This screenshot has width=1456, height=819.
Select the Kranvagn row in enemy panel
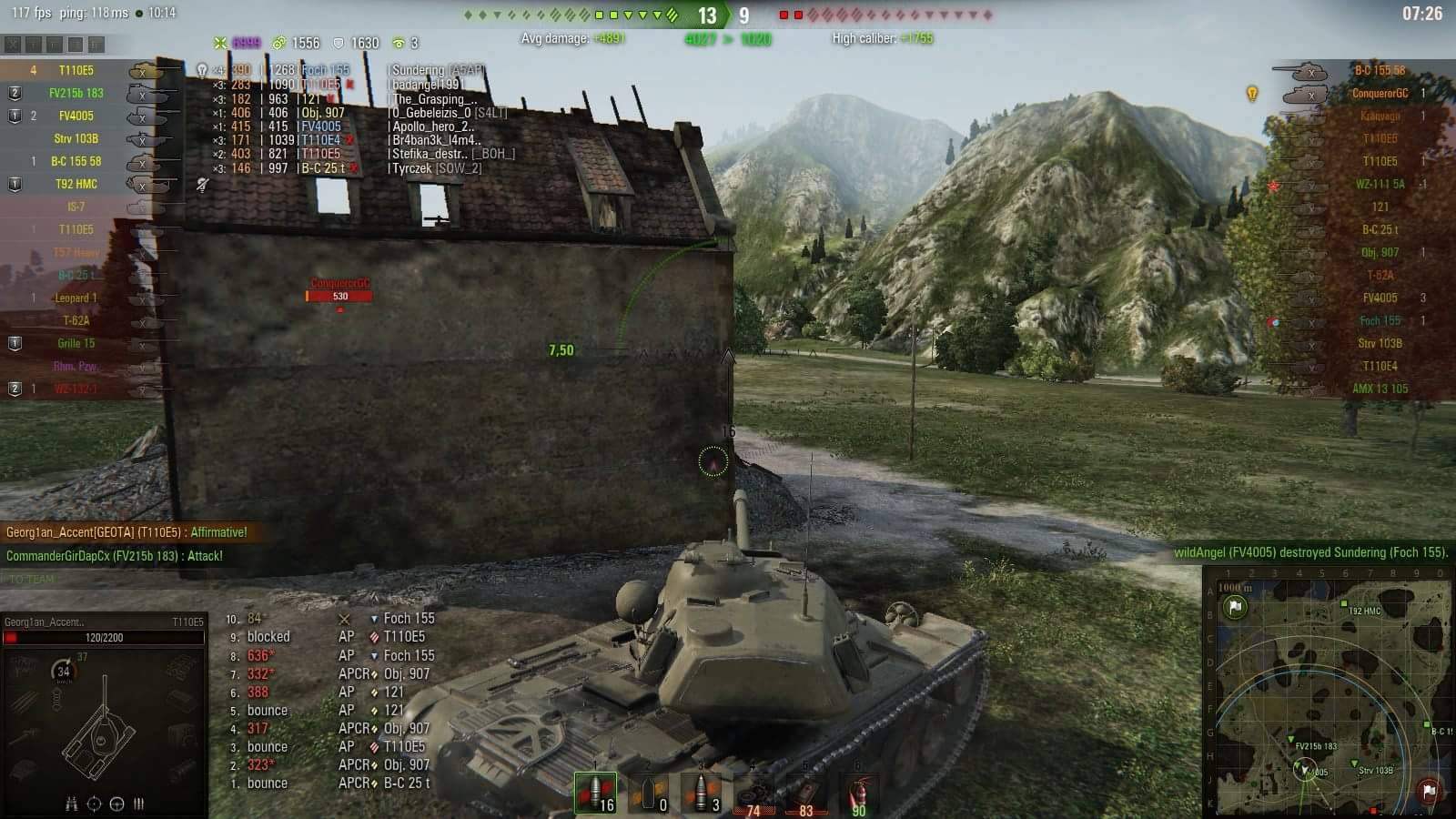(1380, 116)
